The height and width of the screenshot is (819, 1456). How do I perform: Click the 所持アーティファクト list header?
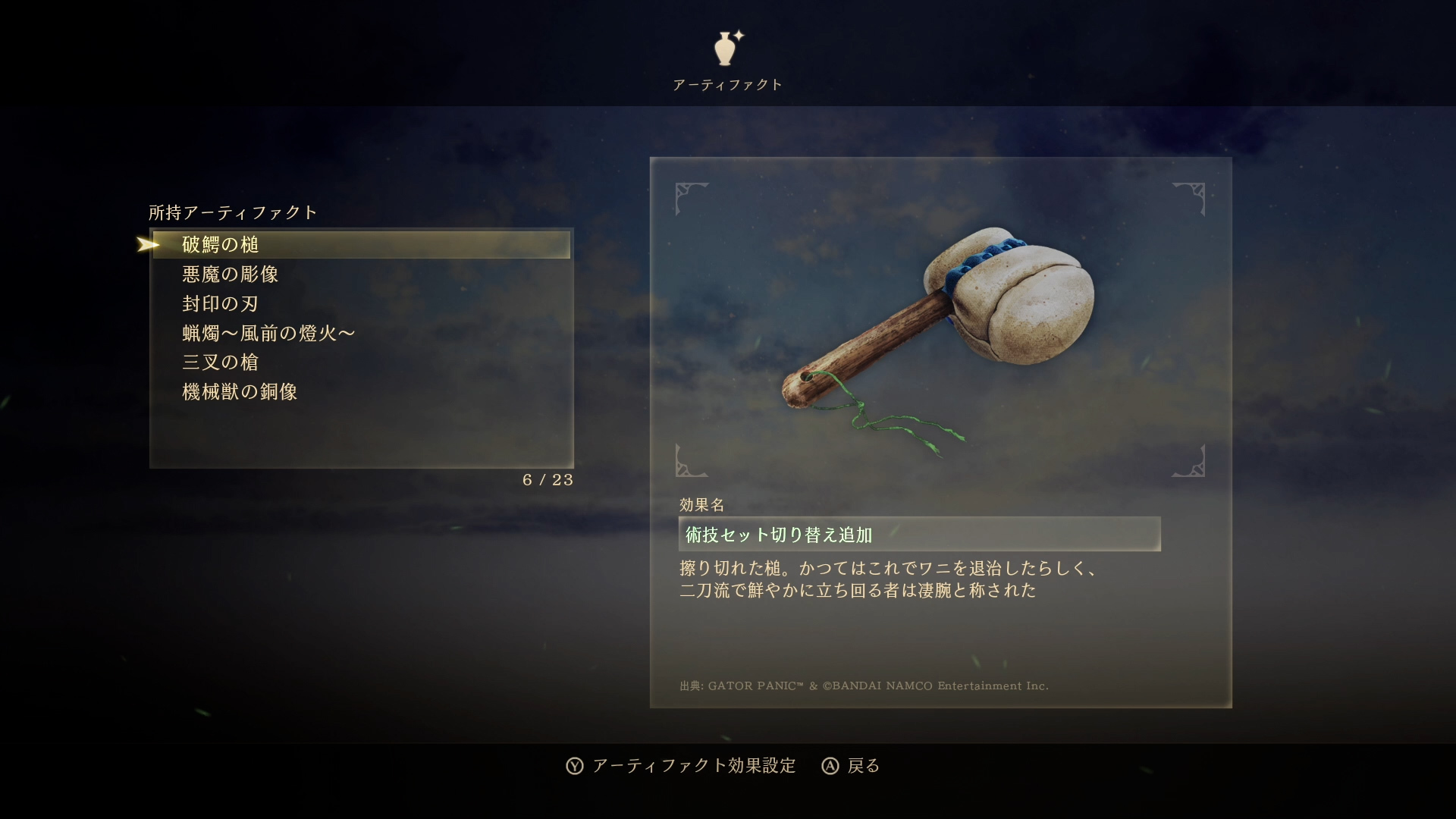(231, 213)
